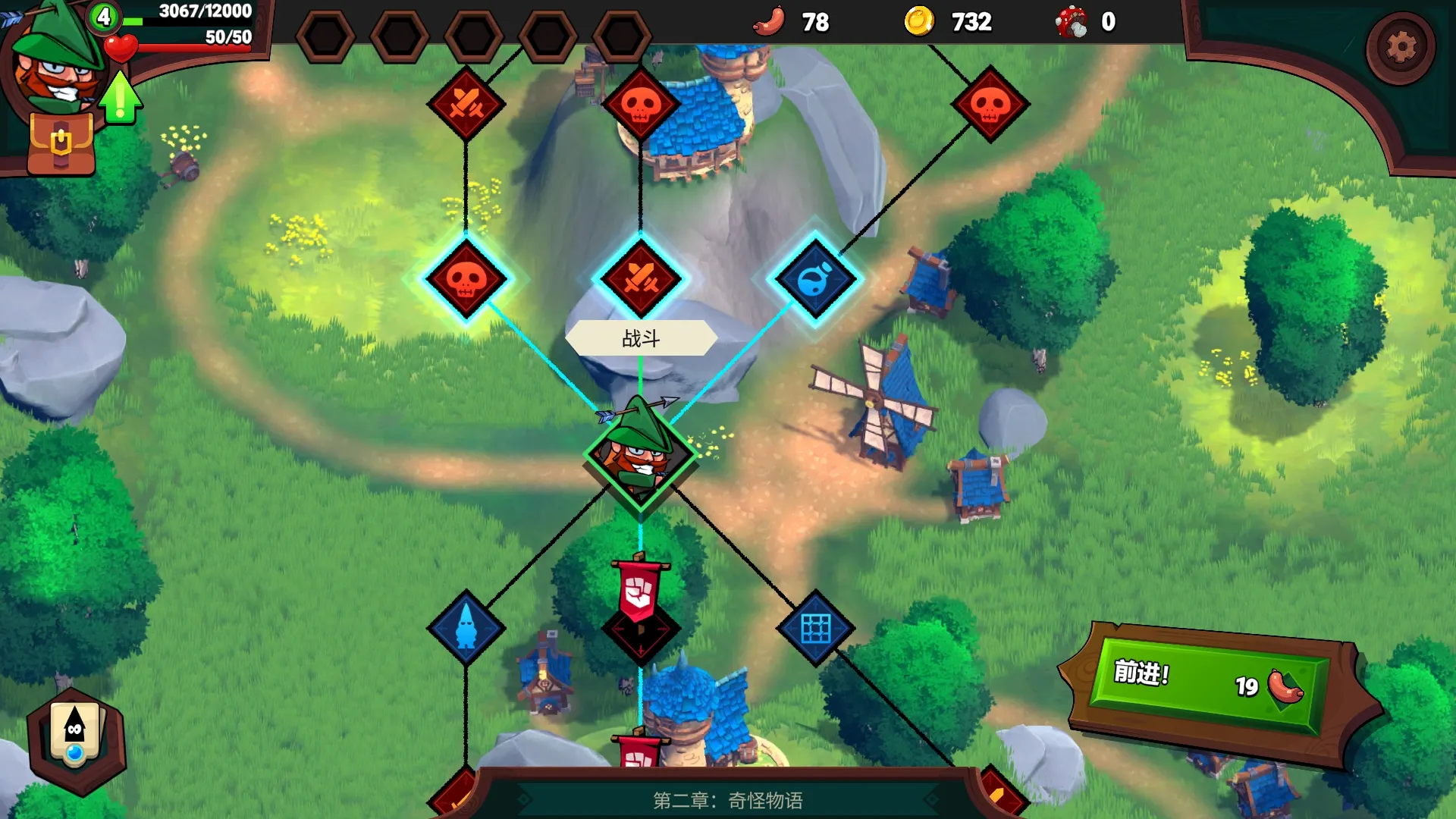Select the blue potion map node
The height and width of the screenshot is (819, 1456).
pyautogui.click(x=815, y=279)
